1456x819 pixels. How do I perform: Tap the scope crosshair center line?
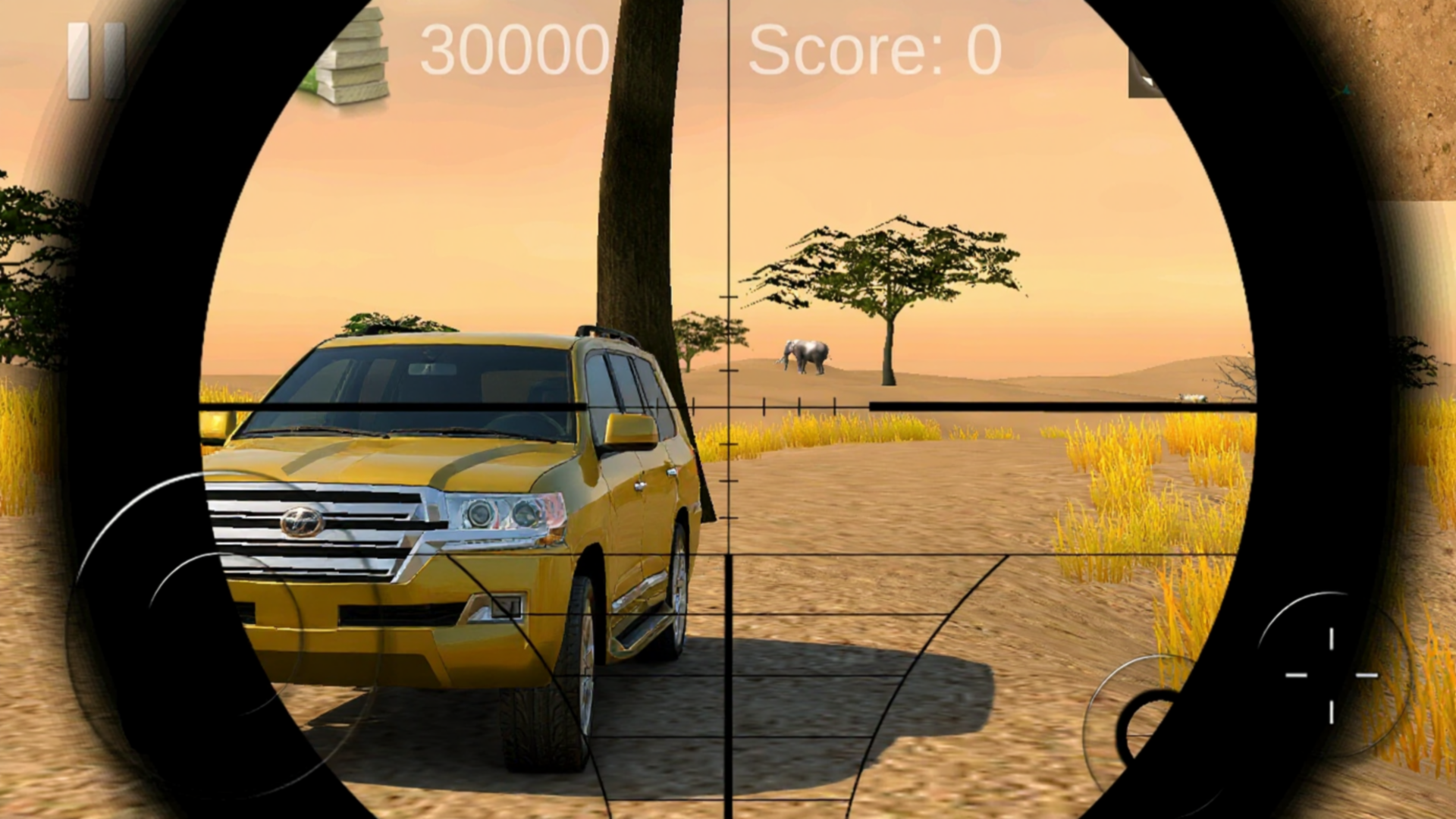(x=730, y=409)
